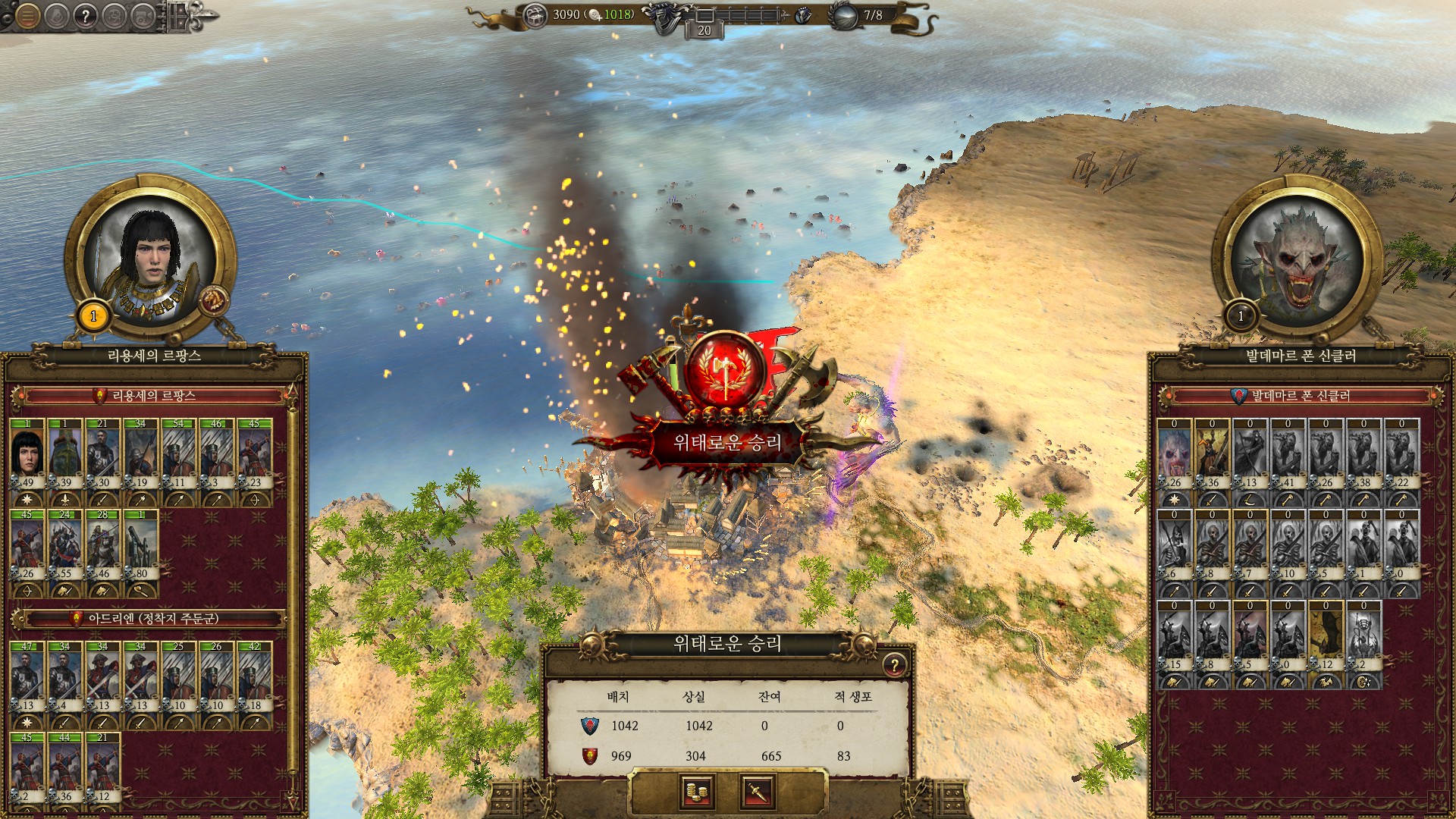
Task: Choose the gold coins ransom captives option
Action: tap(696, 792)
